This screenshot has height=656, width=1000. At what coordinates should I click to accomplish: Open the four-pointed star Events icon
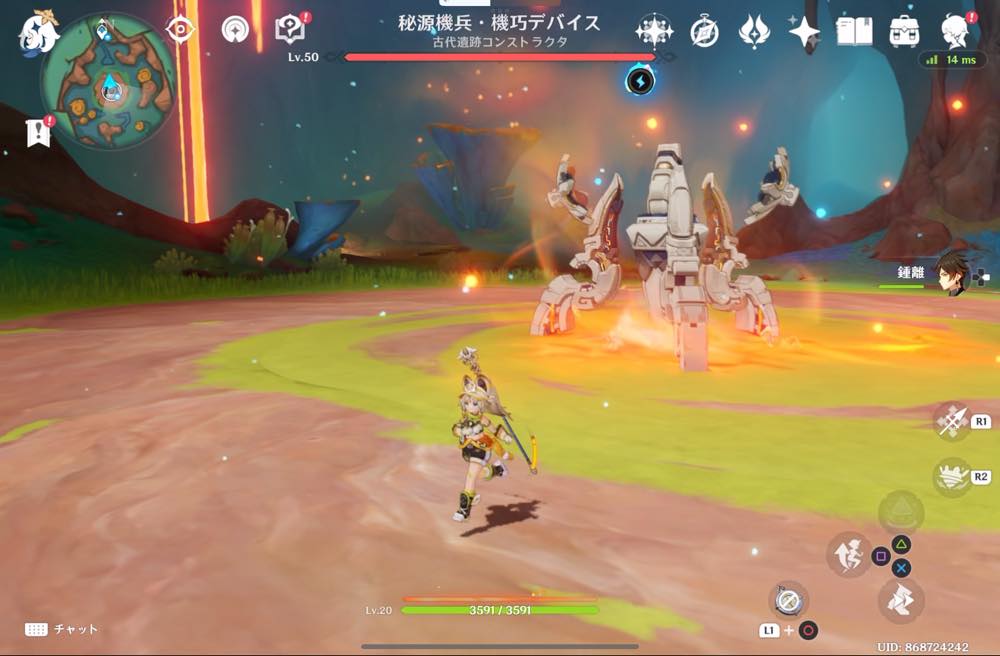coord(803,32)
